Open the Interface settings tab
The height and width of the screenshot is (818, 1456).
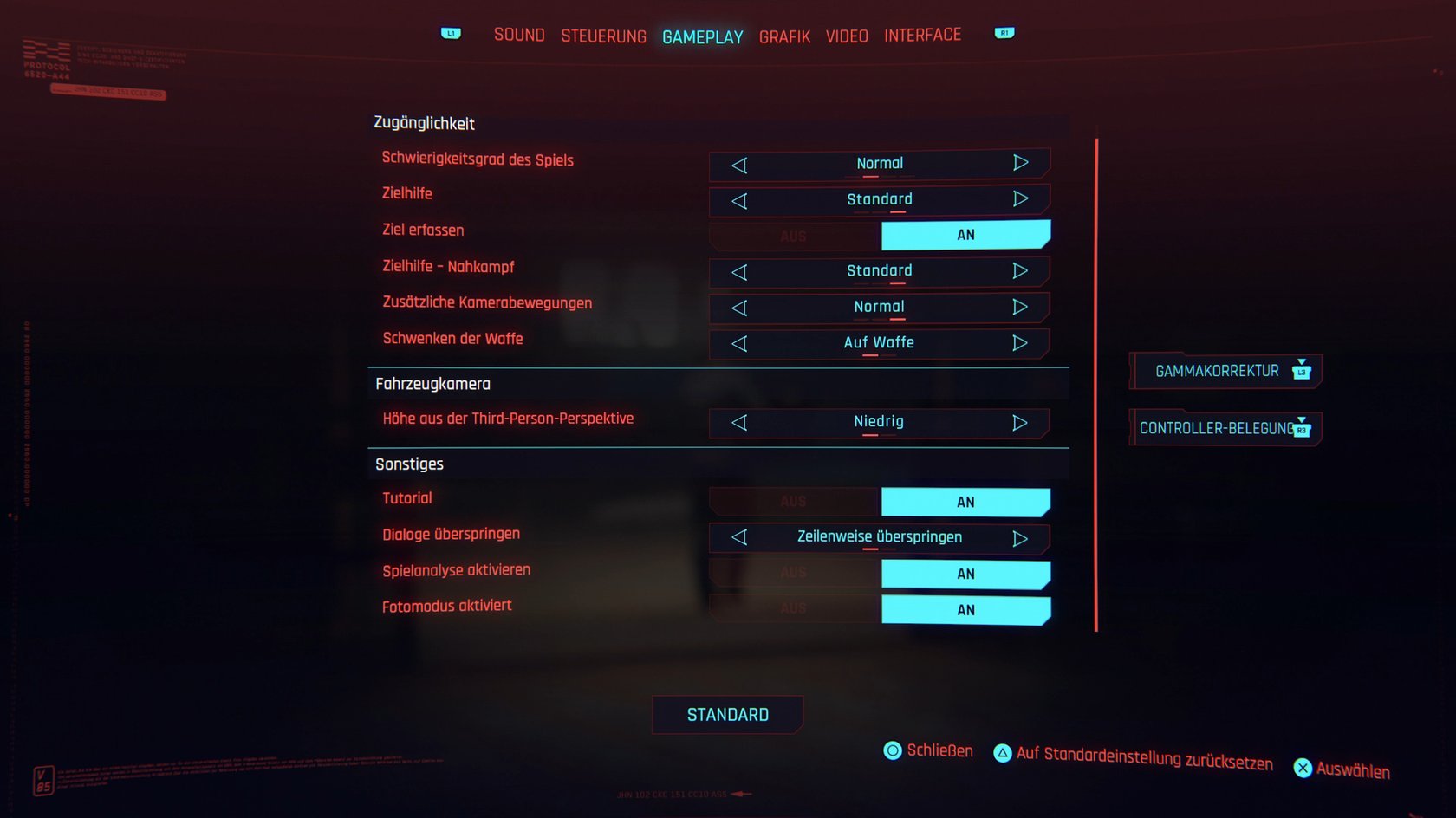tap(922, 35)
